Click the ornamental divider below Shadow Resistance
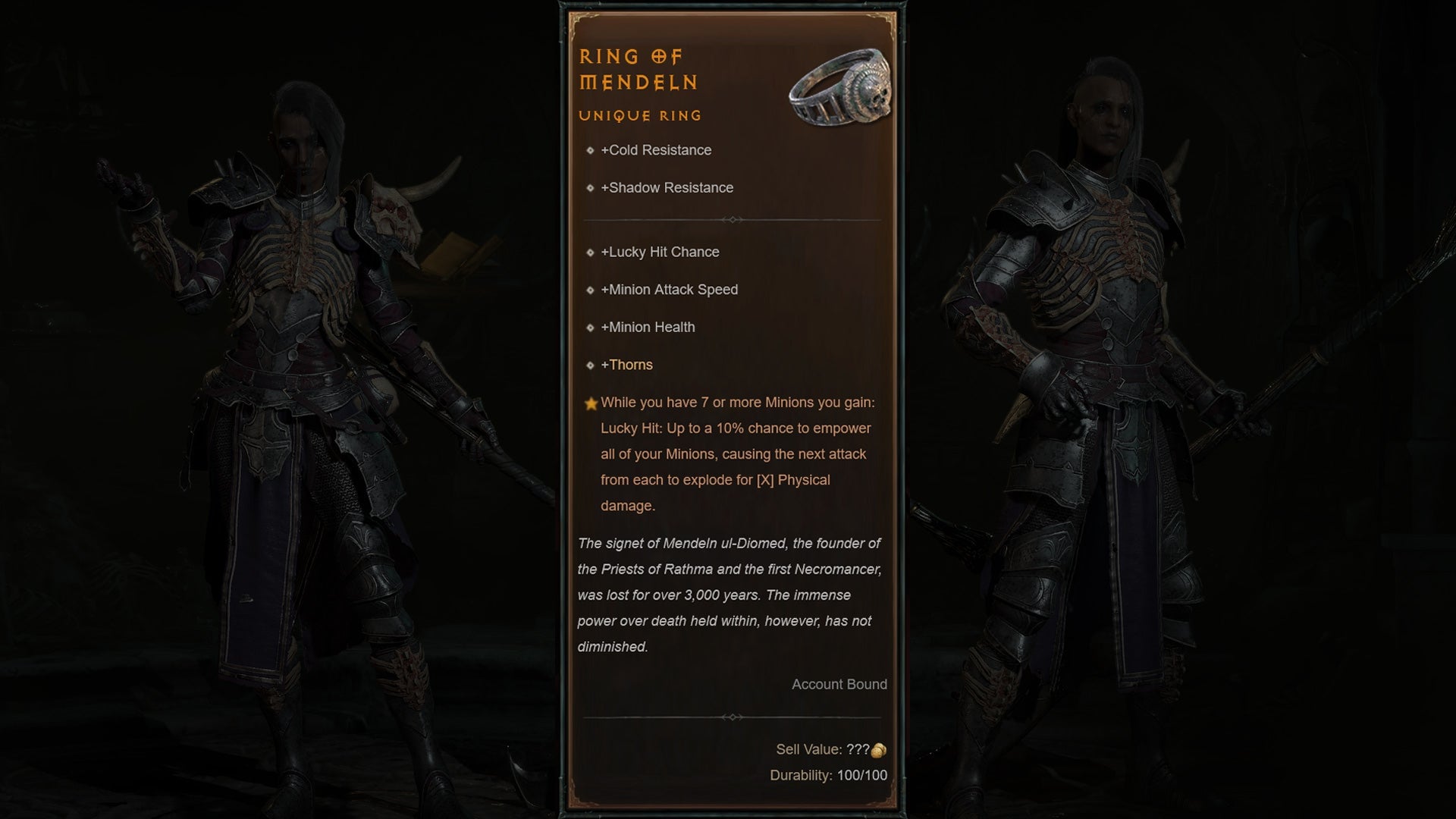This screenshot has height=819, width=1456. 733,220
